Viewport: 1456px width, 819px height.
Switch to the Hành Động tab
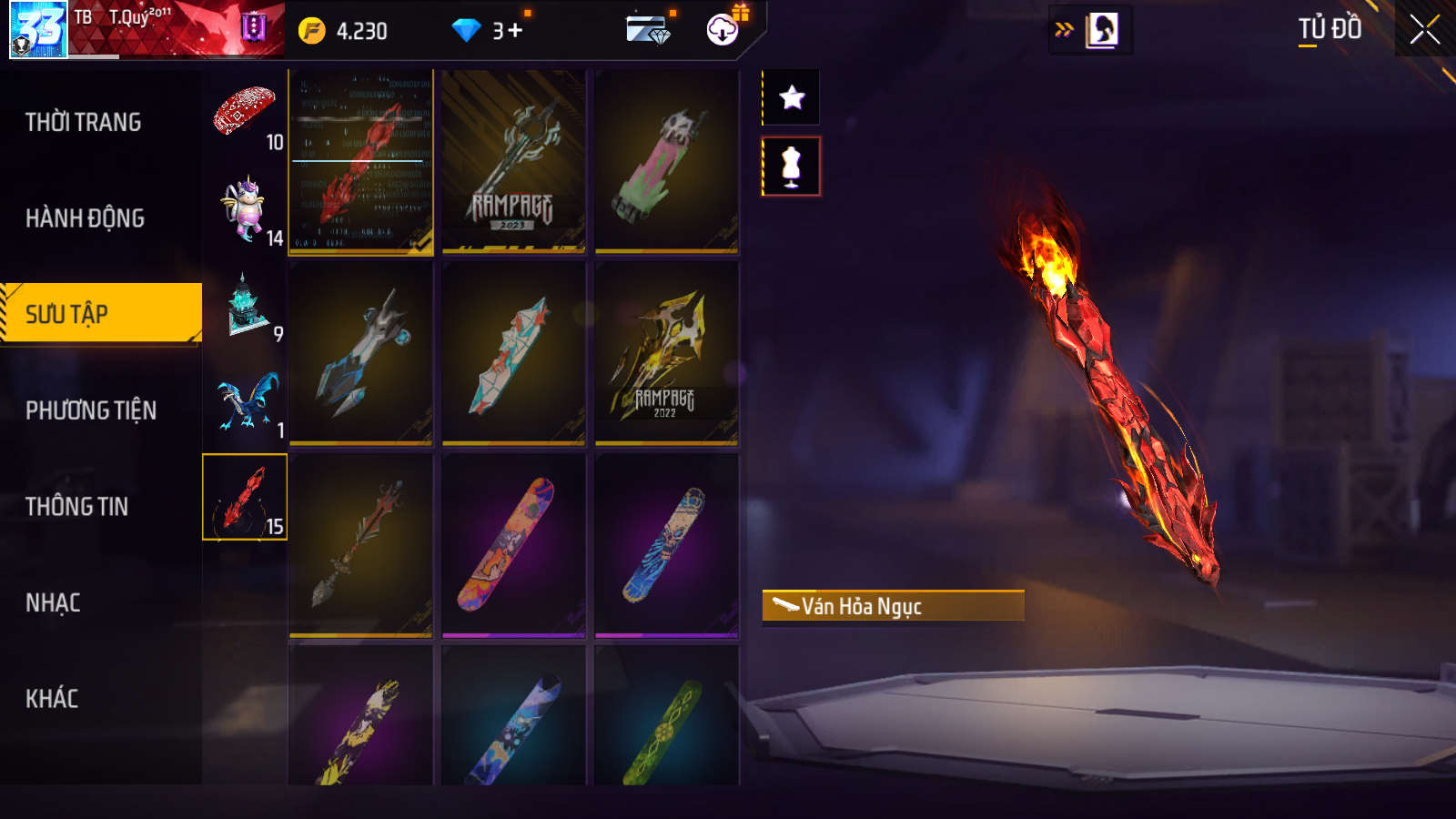(x=85, y=218)
